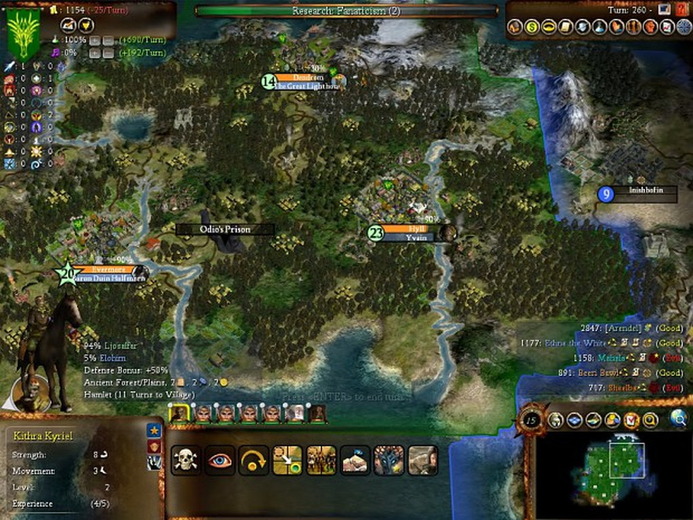
Task: Click the curved orange arrow action button
Action: point(254,459)
